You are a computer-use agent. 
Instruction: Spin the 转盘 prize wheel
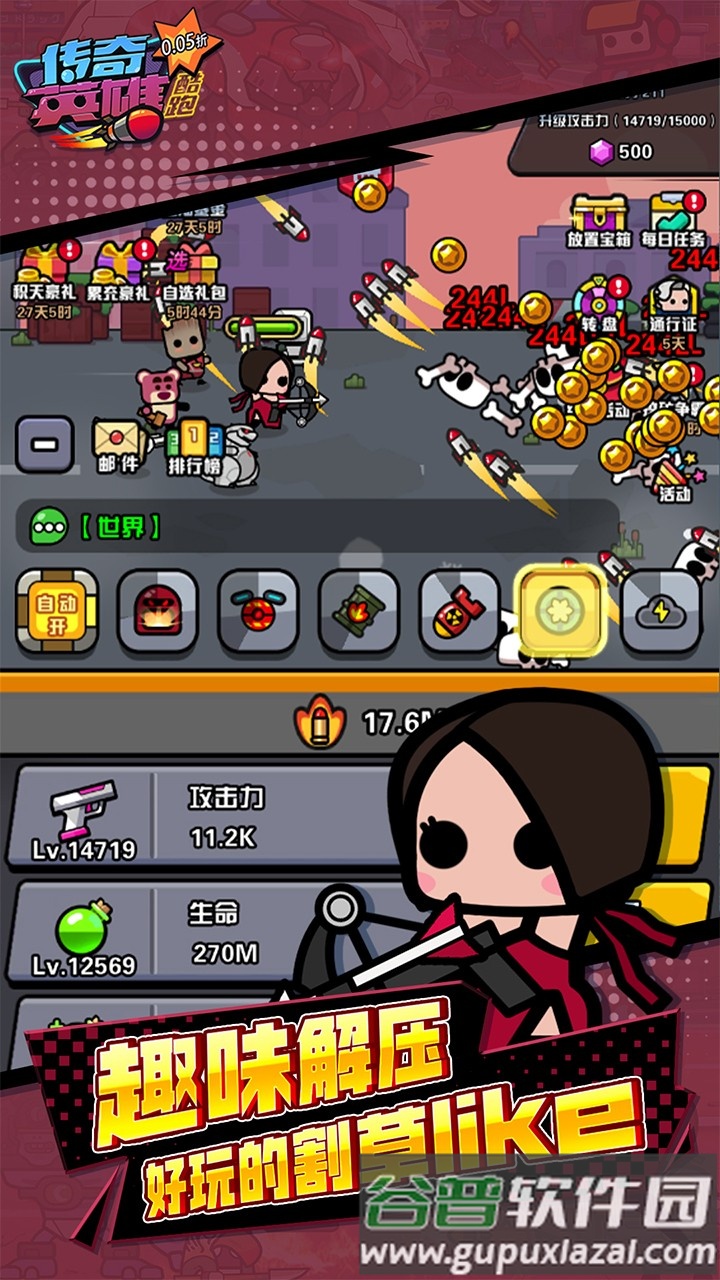pos(597,305)
